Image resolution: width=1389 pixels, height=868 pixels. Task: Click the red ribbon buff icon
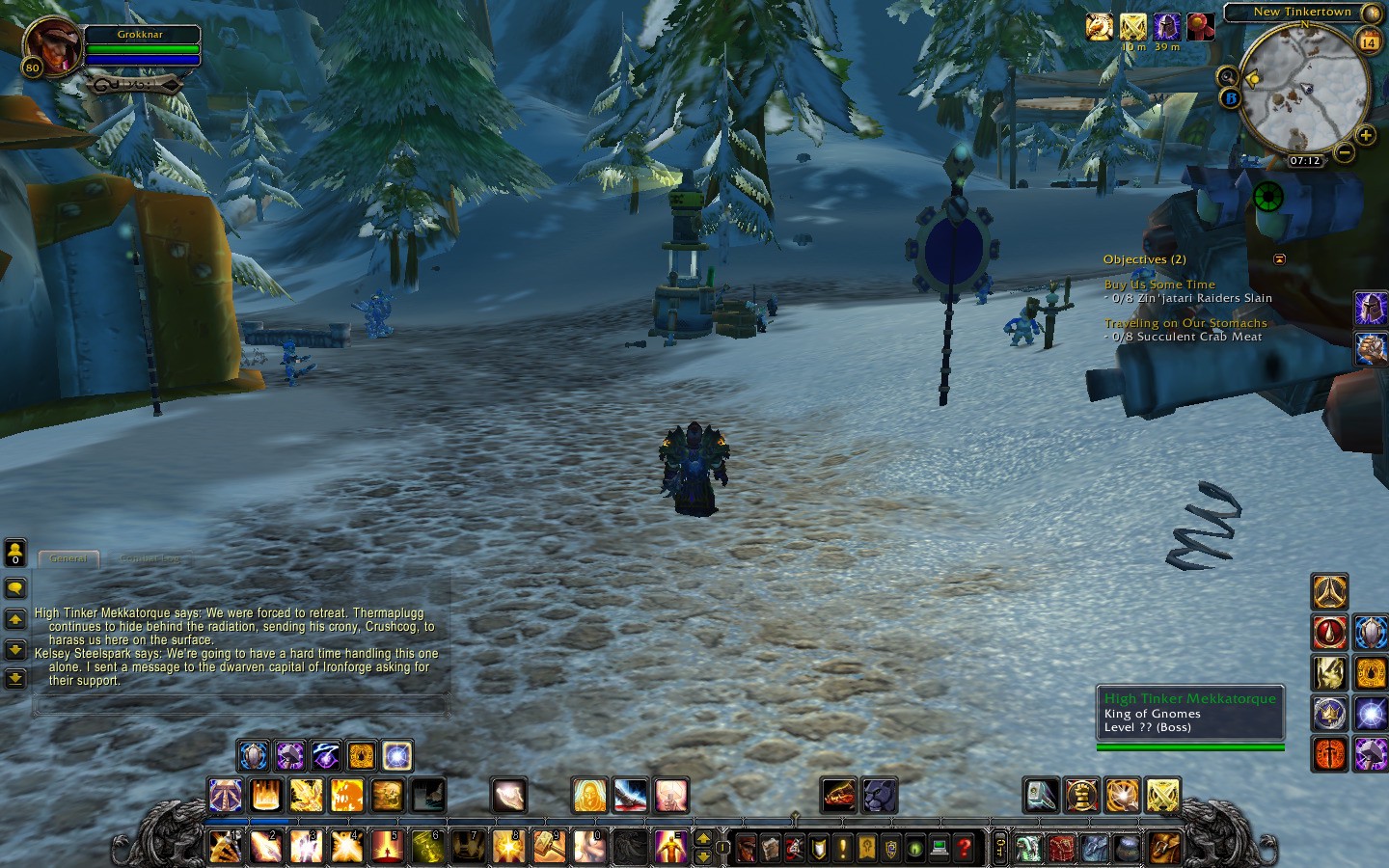tap(1199, 27)
